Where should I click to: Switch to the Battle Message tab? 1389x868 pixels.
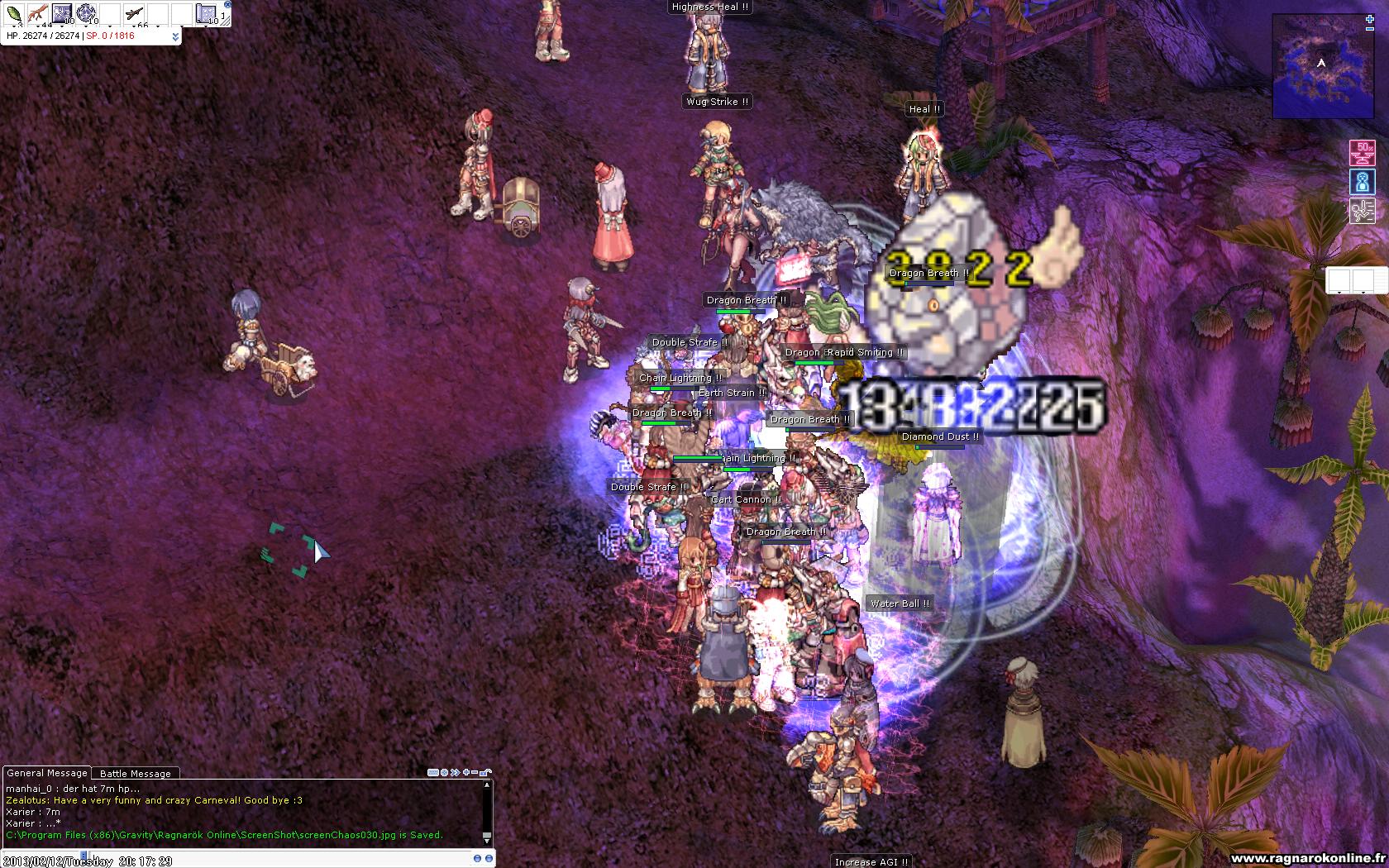136,774
